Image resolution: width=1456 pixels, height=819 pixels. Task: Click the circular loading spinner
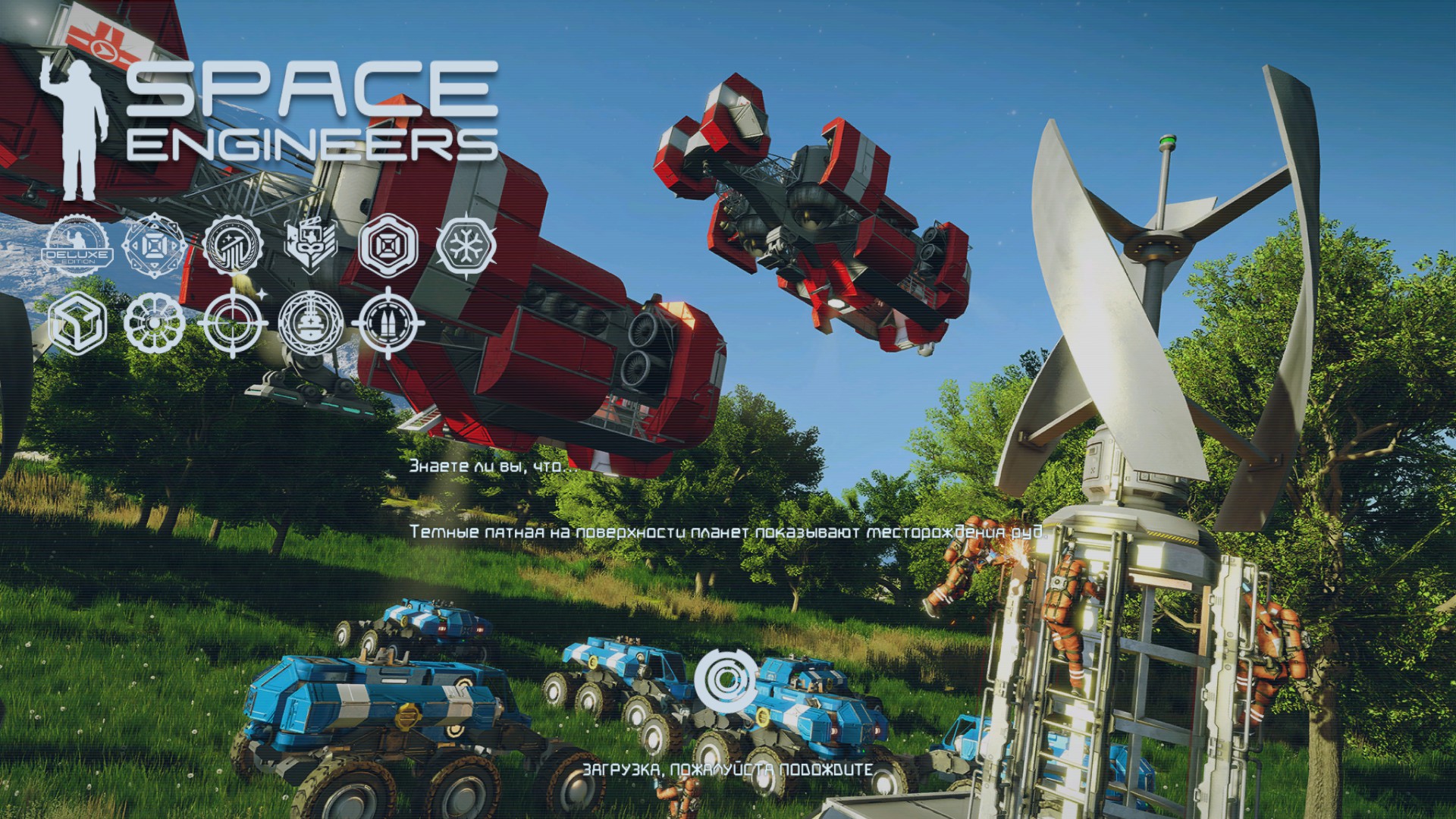point(726,678)
